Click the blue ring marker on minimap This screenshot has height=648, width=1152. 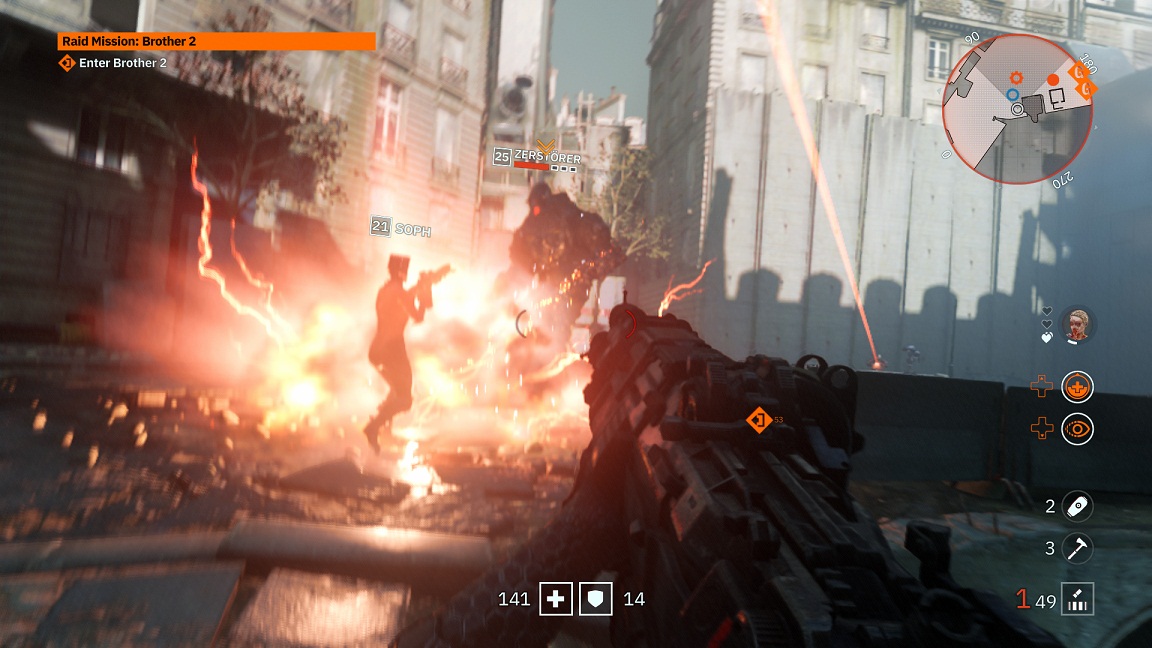pos(1013,95)
